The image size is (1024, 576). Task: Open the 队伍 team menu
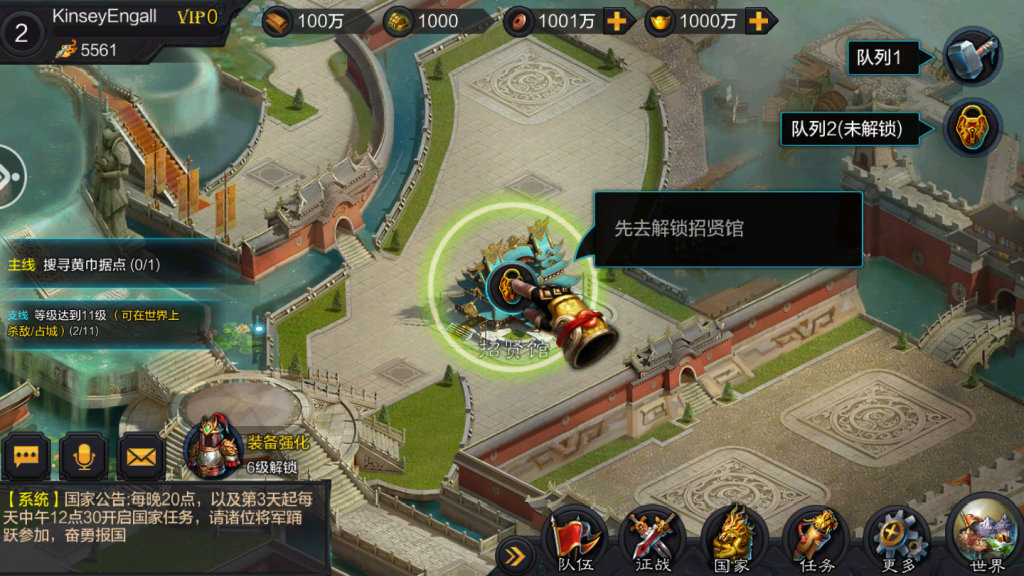pyautogui.click(x=574, y=541)
